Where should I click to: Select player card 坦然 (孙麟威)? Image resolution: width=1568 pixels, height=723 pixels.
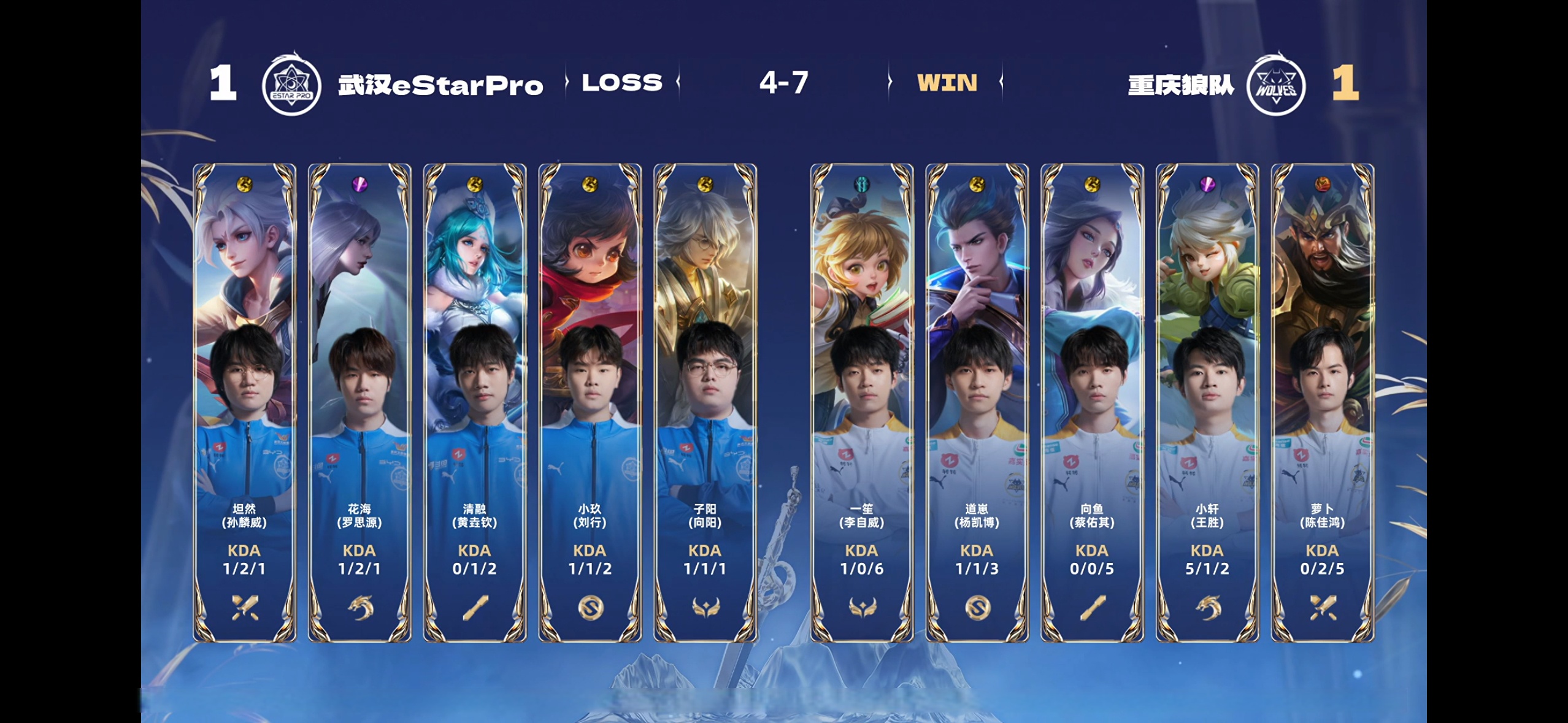coord(244,402)
